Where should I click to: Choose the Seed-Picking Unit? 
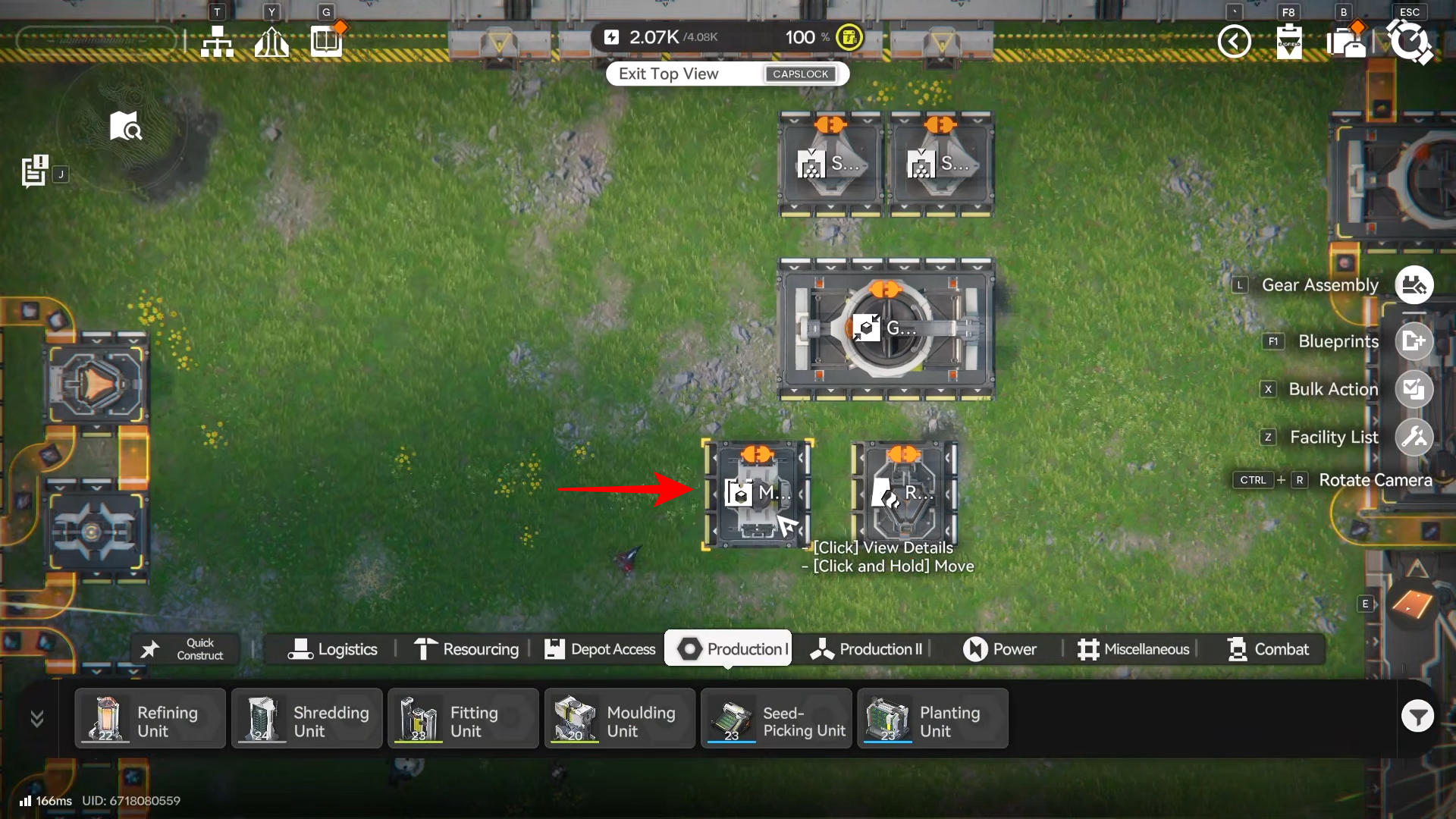tap(777, 719)
